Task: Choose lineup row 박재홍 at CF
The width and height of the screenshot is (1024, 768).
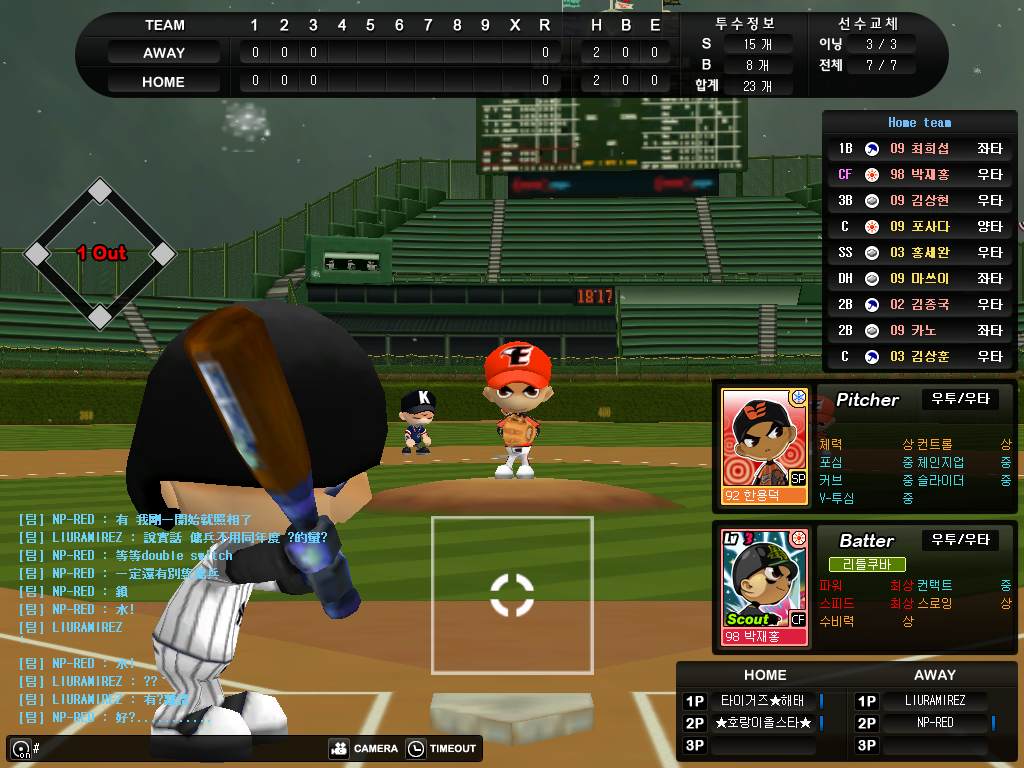Action: tap(920, 175)
